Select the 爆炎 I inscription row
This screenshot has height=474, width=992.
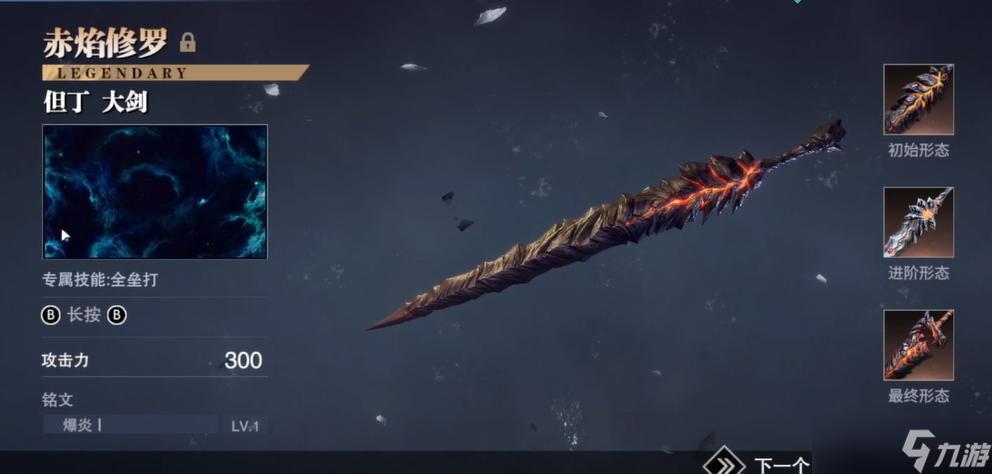(x=131, y=425)
